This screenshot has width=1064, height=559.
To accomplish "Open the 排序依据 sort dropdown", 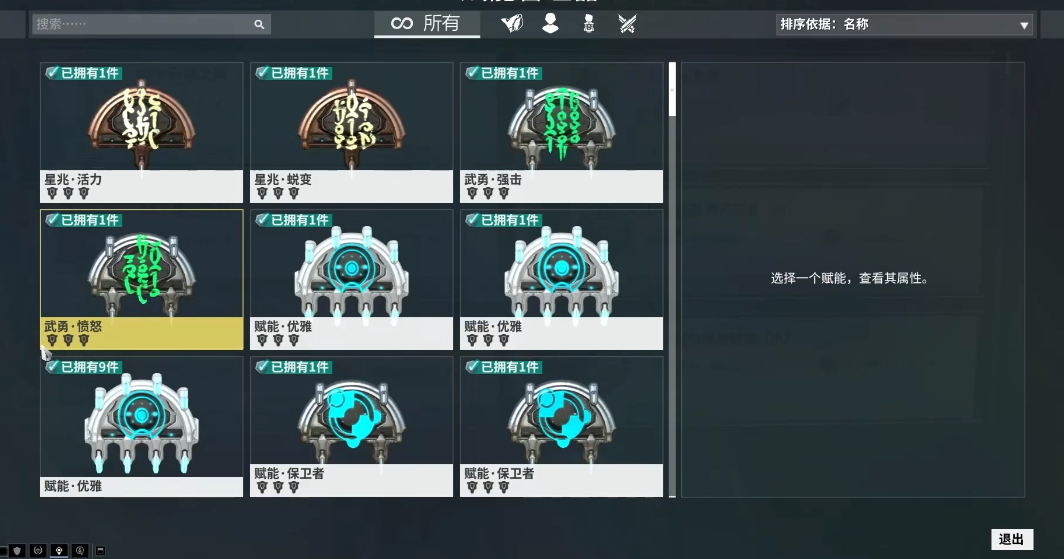I will tap(904, 24).
